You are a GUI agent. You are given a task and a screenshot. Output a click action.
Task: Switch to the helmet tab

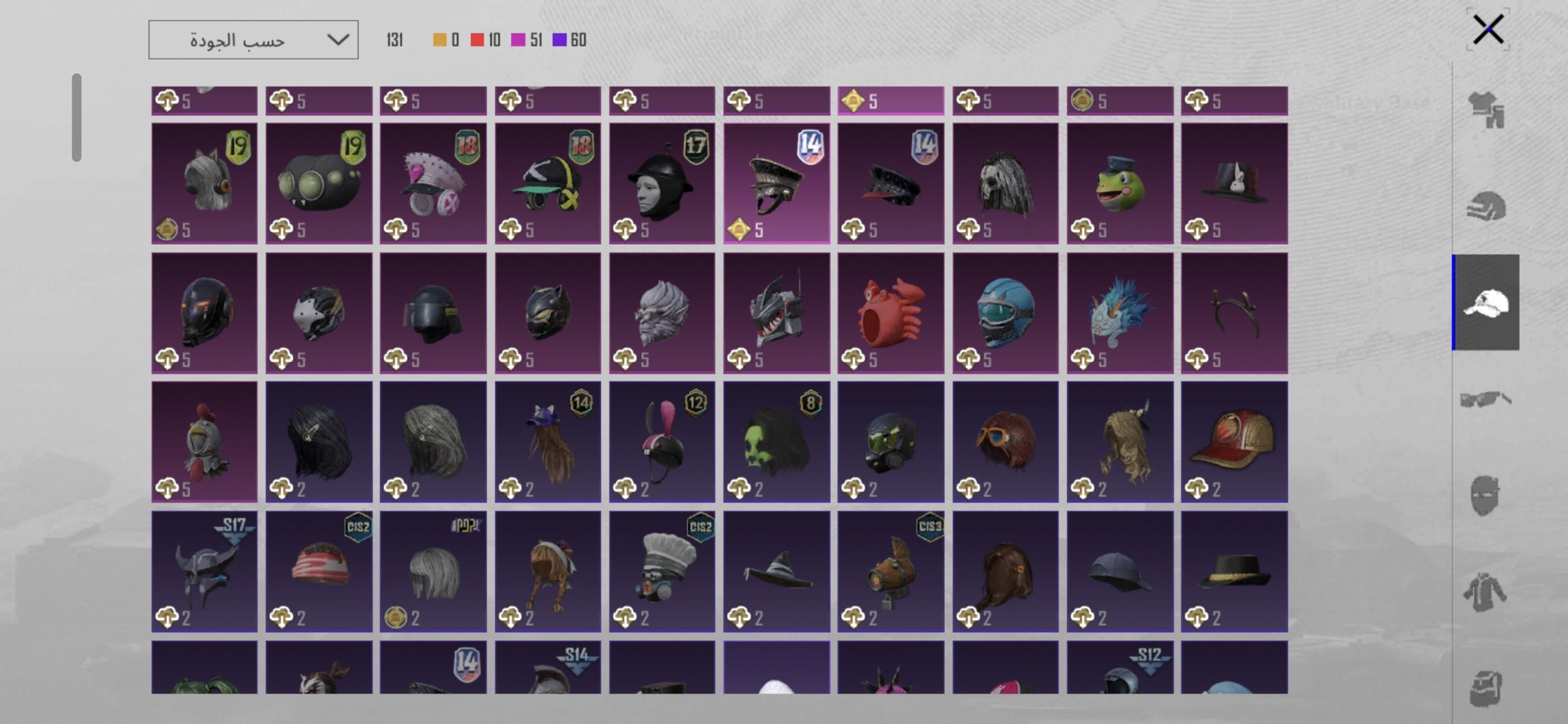pyautogui.click(x=1486, y=206)
